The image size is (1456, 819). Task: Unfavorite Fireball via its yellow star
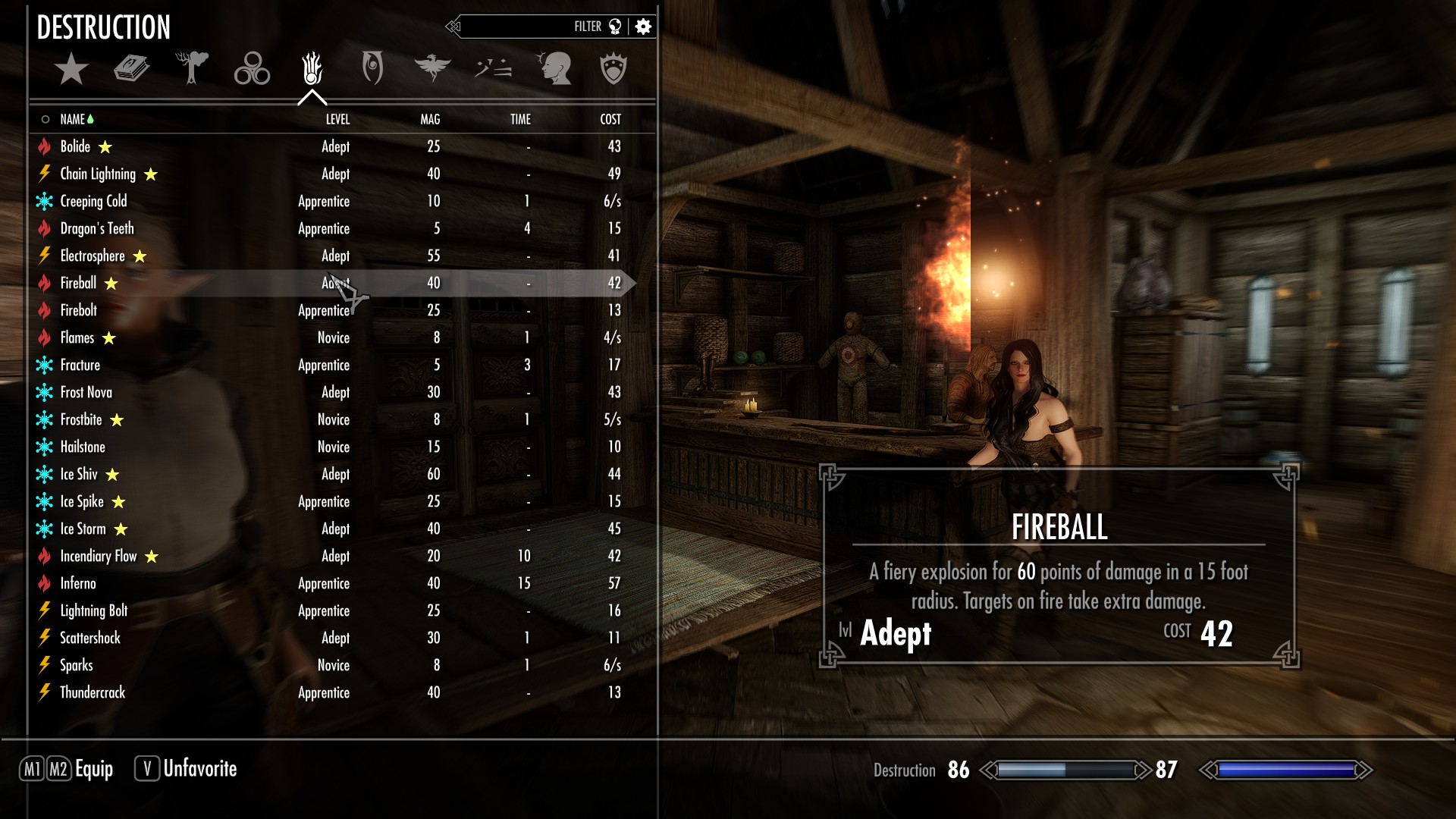[x=111, y=283]
